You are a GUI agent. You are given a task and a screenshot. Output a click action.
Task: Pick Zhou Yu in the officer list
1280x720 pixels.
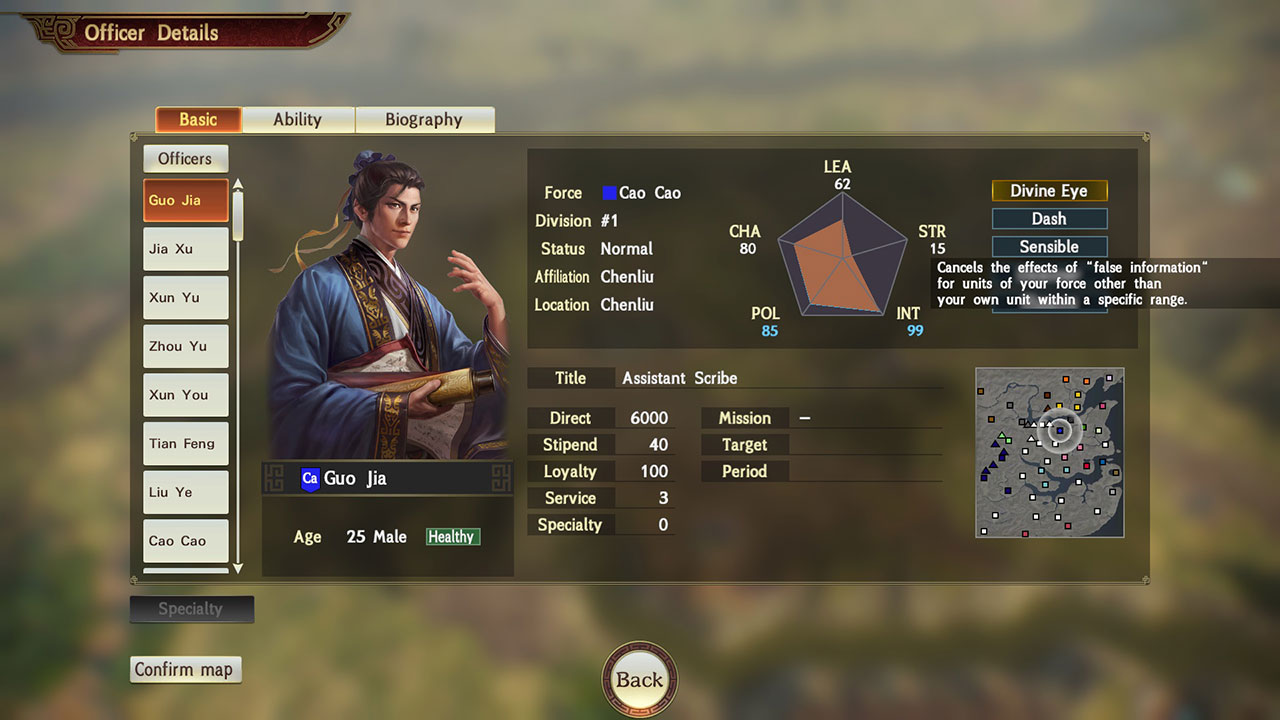pyautogui.click(x=186, y=347)
